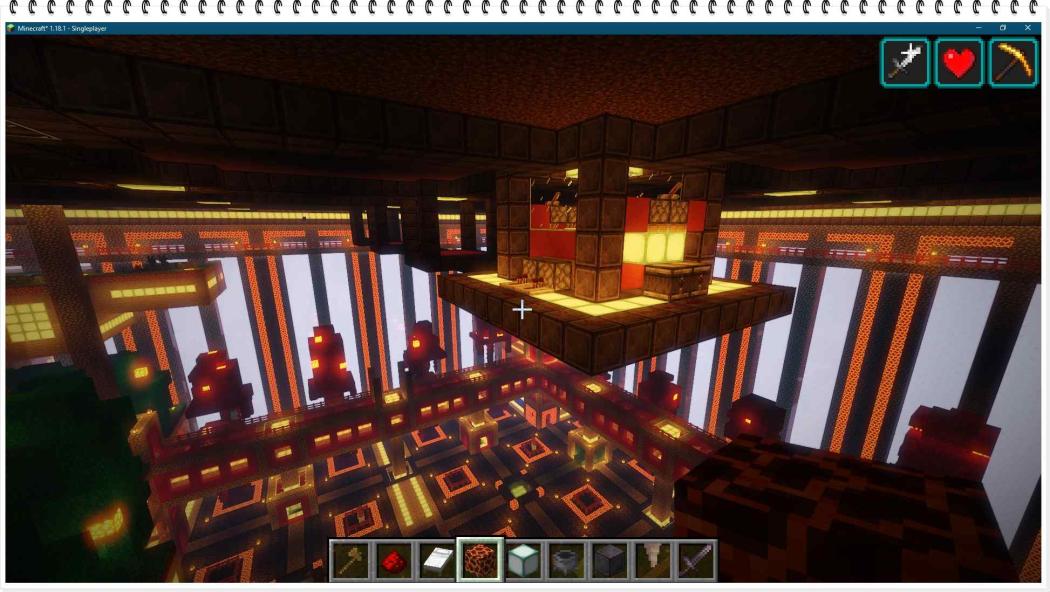Click the red heart status icon

[x=959, y=63]
